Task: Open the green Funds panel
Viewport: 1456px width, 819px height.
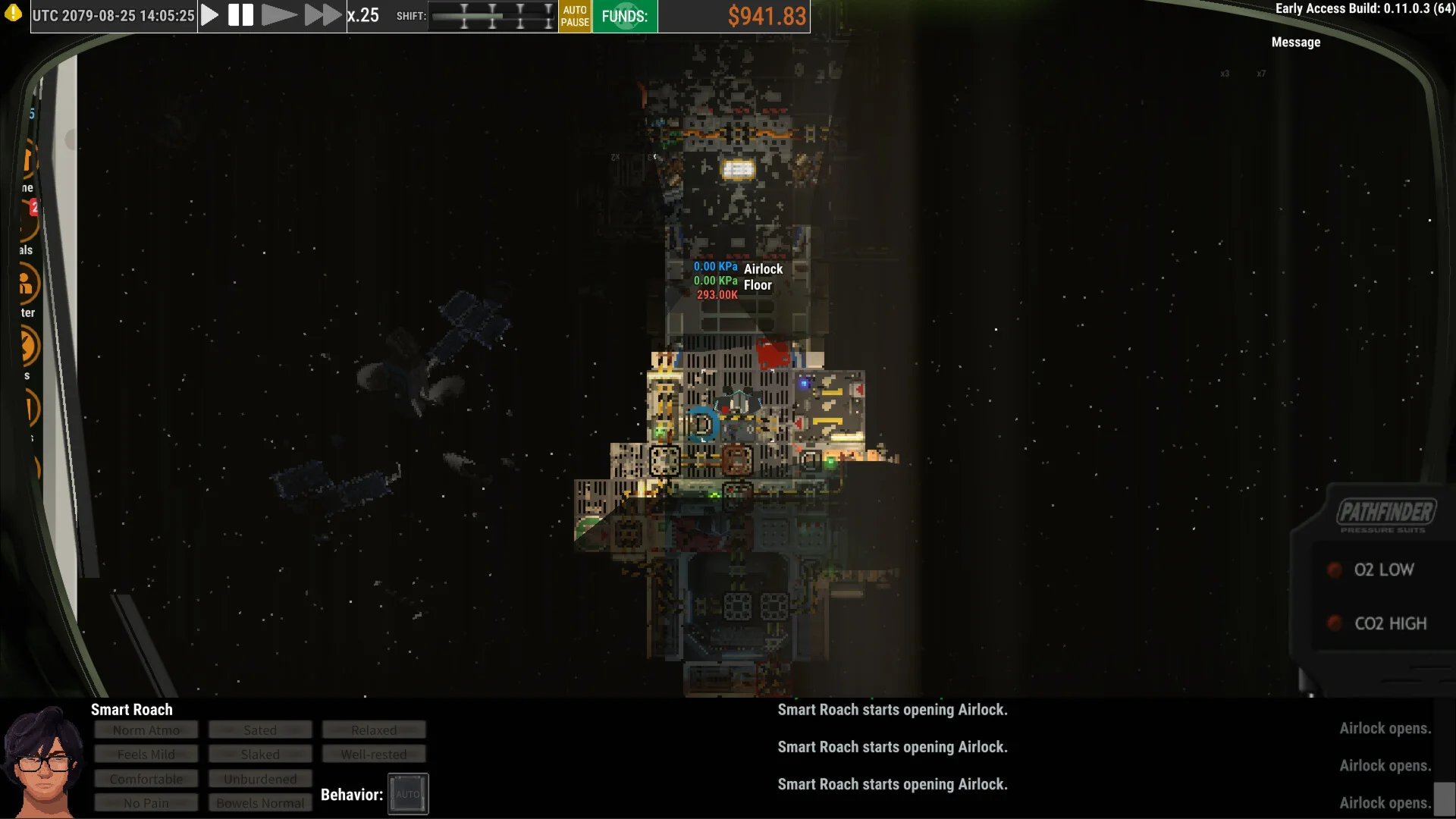Action: tap(624, 16)
